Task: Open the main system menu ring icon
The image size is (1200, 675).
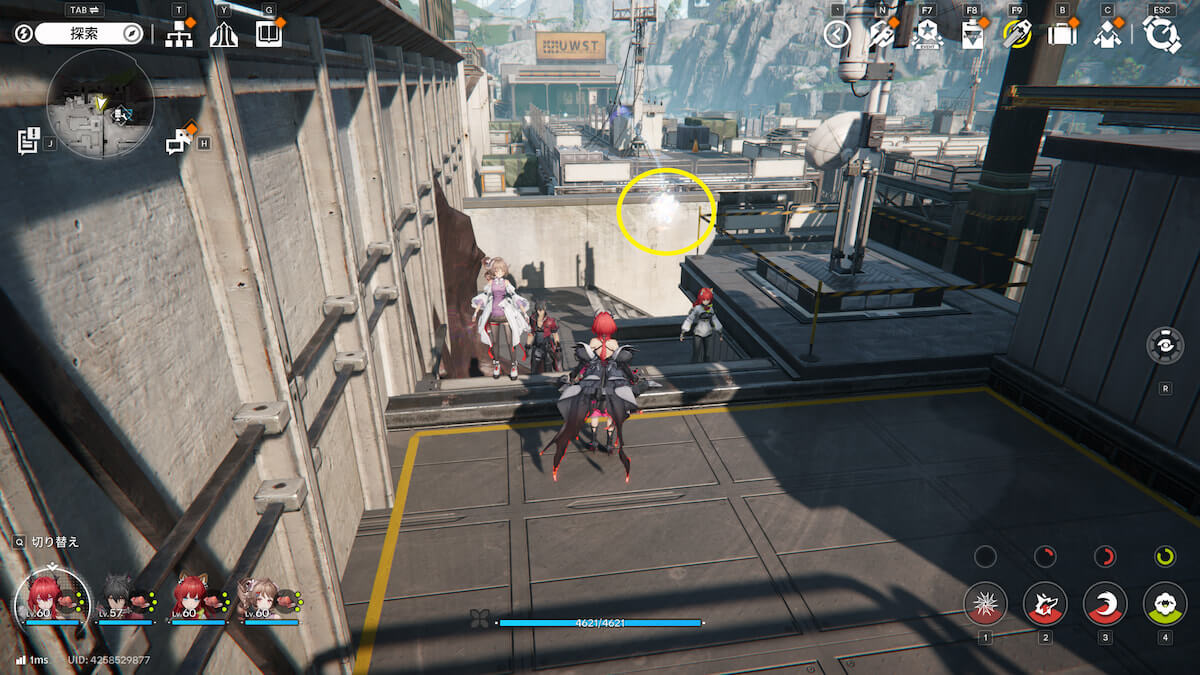Action: (1162, 34)
